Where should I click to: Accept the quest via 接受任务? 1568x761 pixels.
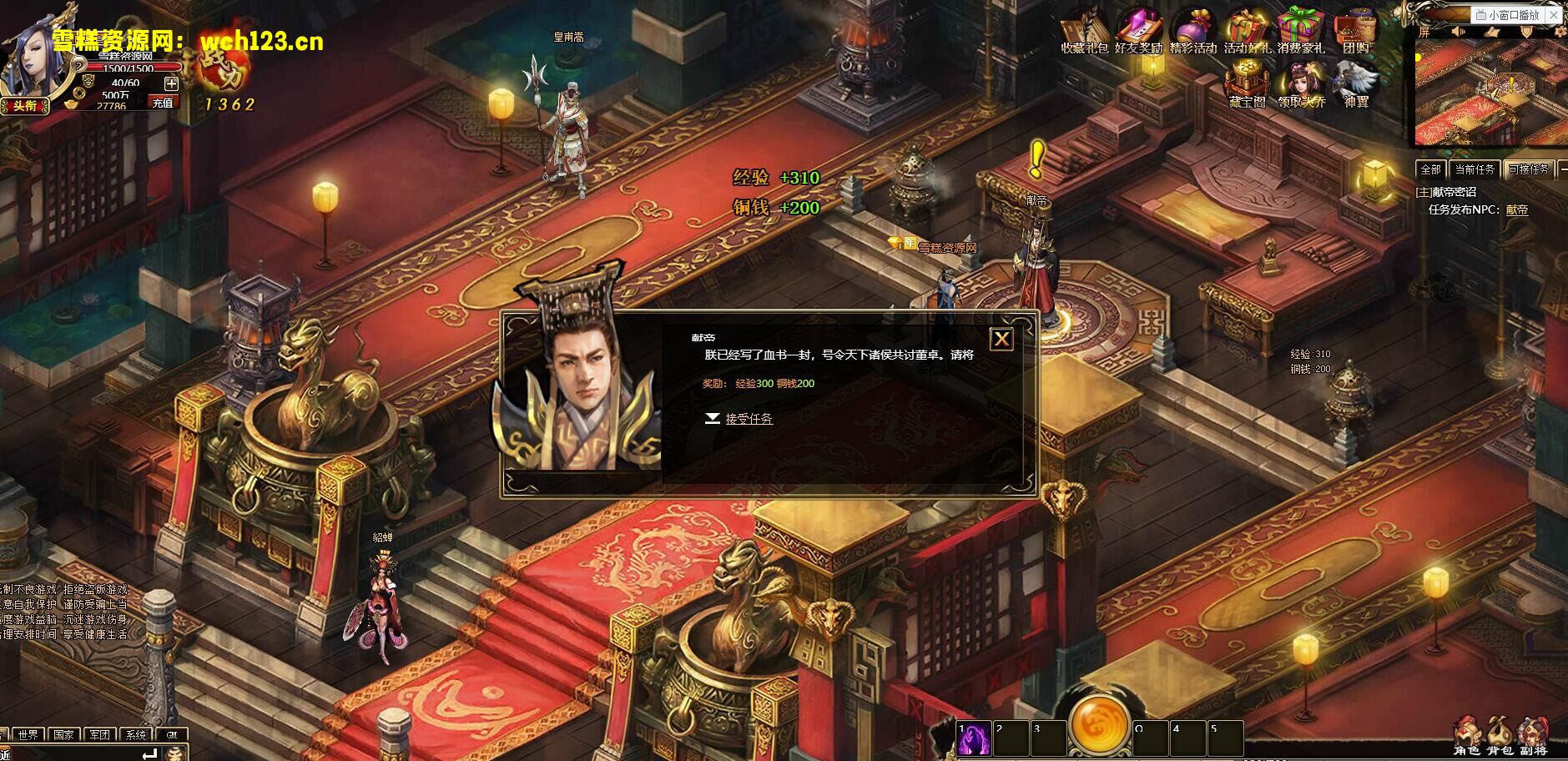point(748,419)
